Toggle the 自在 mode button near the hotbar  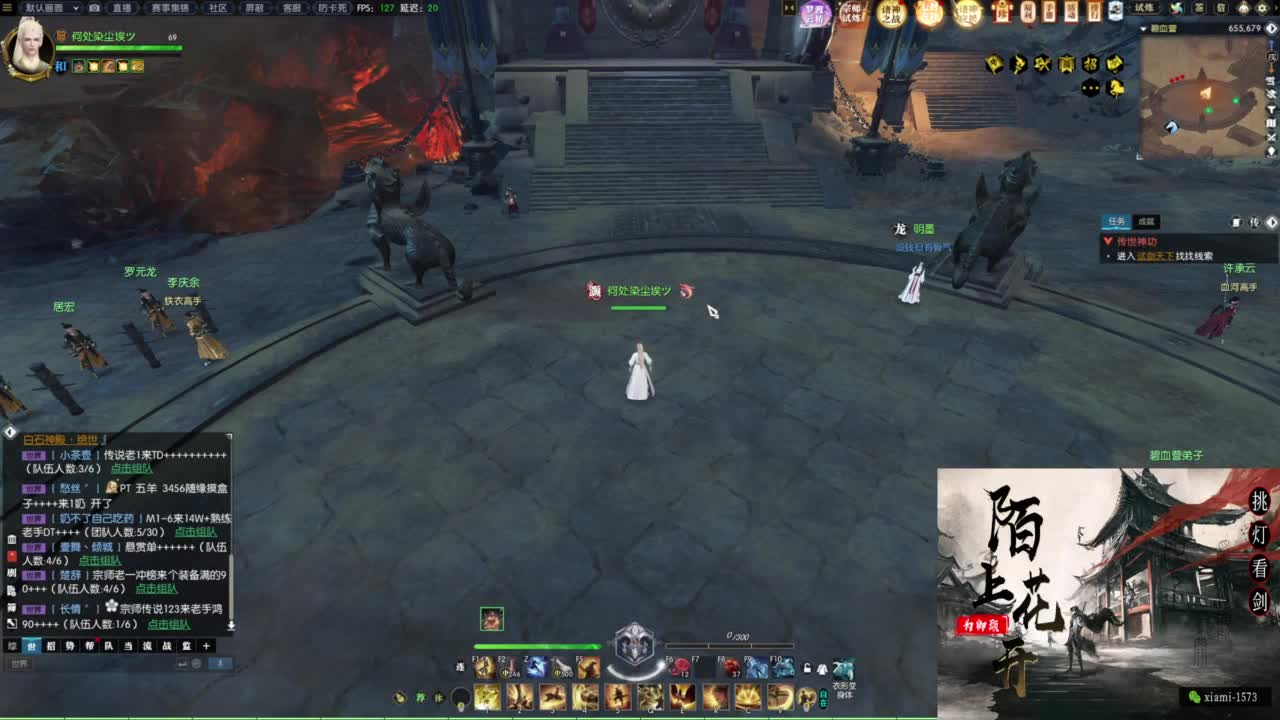click(x=823, y=699)
